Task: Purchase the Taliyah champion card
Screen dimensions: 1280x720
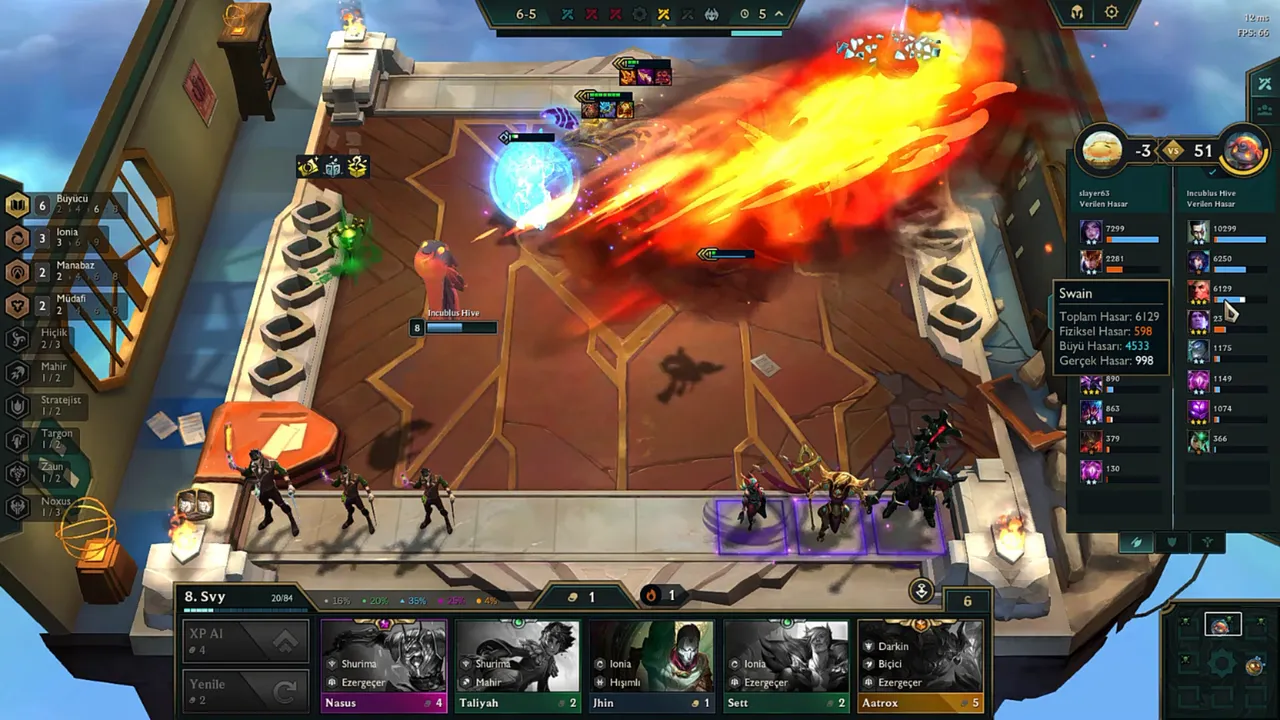Action: click(x=518, y=665)
